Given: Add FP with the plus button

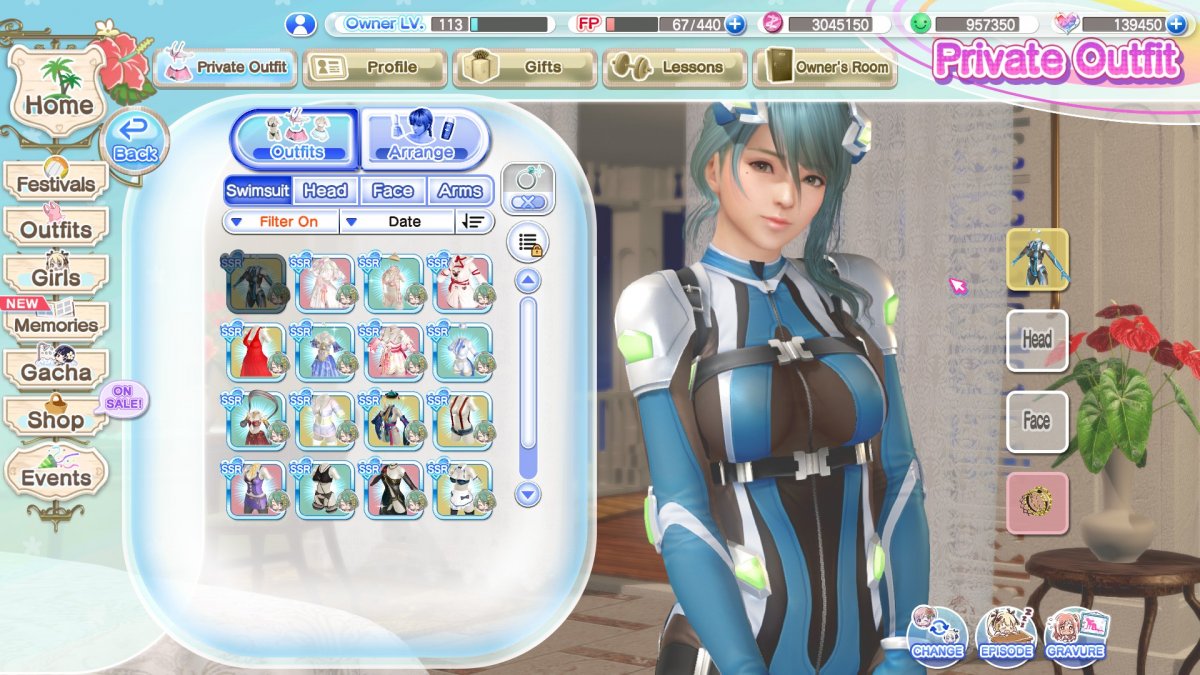Looking at the screenshot, I should click(x=735, y=24).
